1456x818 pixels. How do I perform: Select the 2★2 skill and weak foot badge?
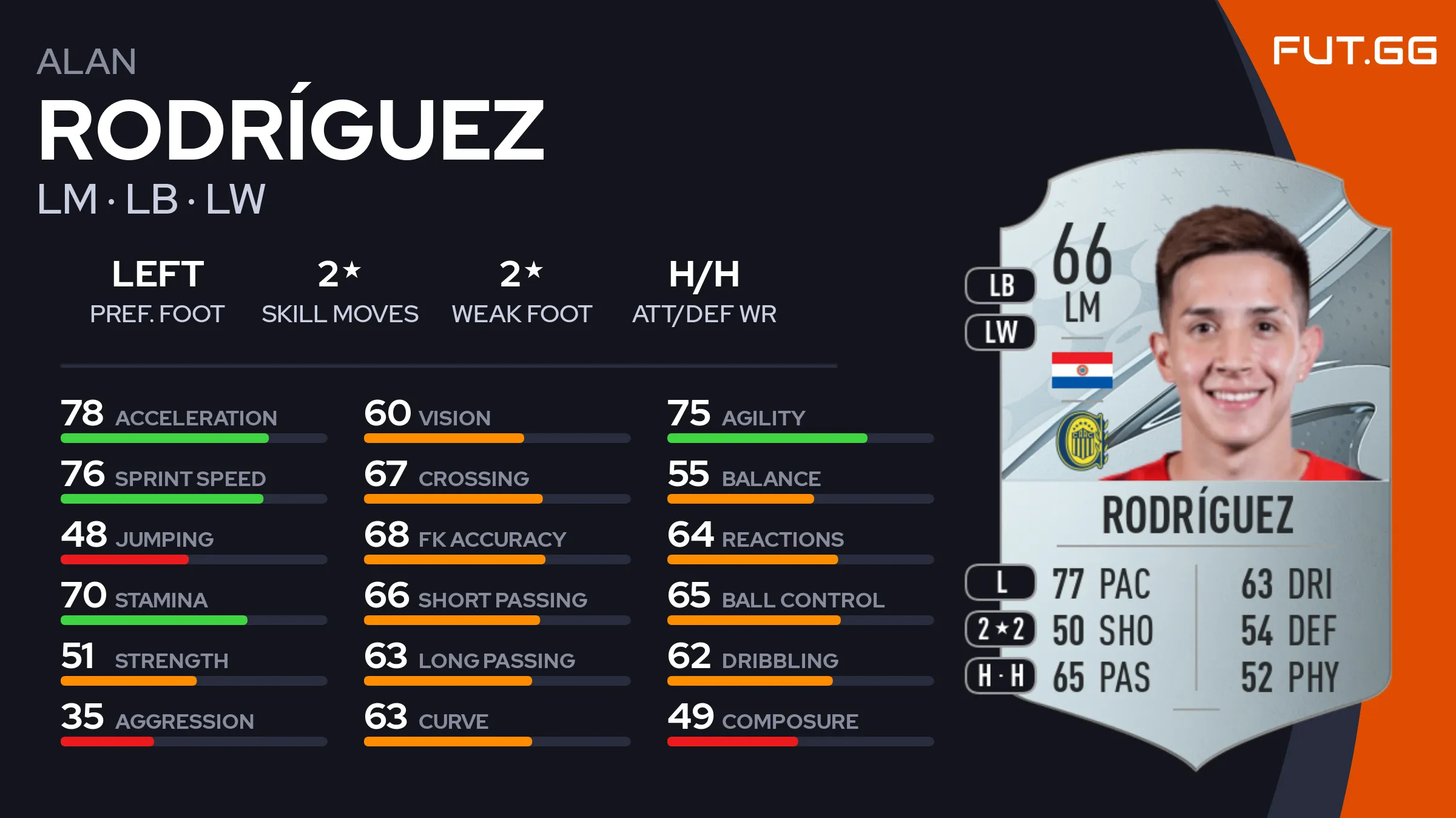point(1001,629)
